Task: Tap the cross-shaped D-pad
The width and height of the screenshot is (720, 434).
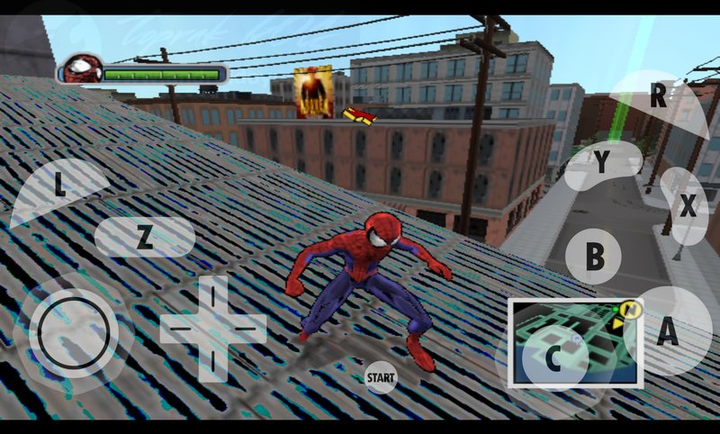Action: [x=213, y=326]
